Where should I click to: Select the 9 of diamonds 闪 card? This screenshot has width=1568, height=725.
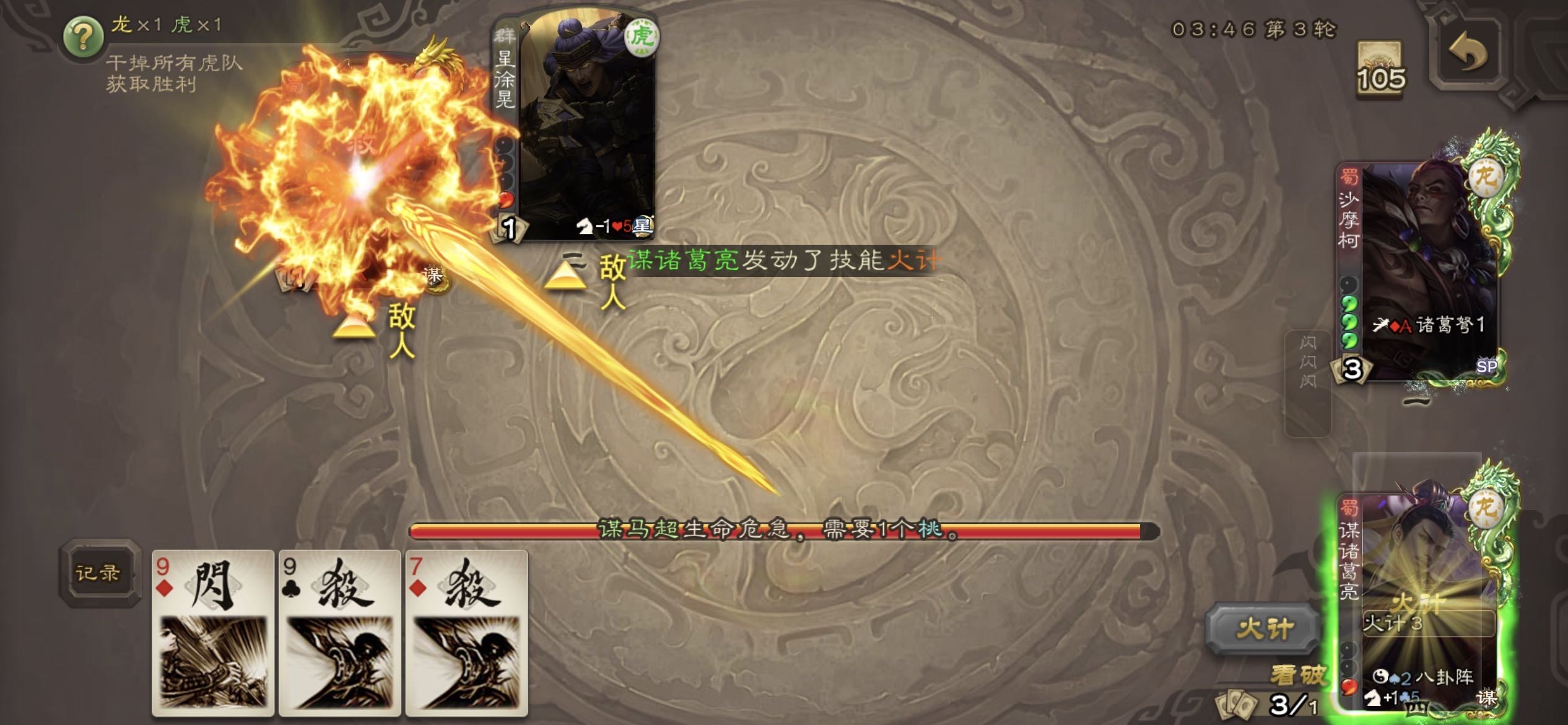pos(212,632)
